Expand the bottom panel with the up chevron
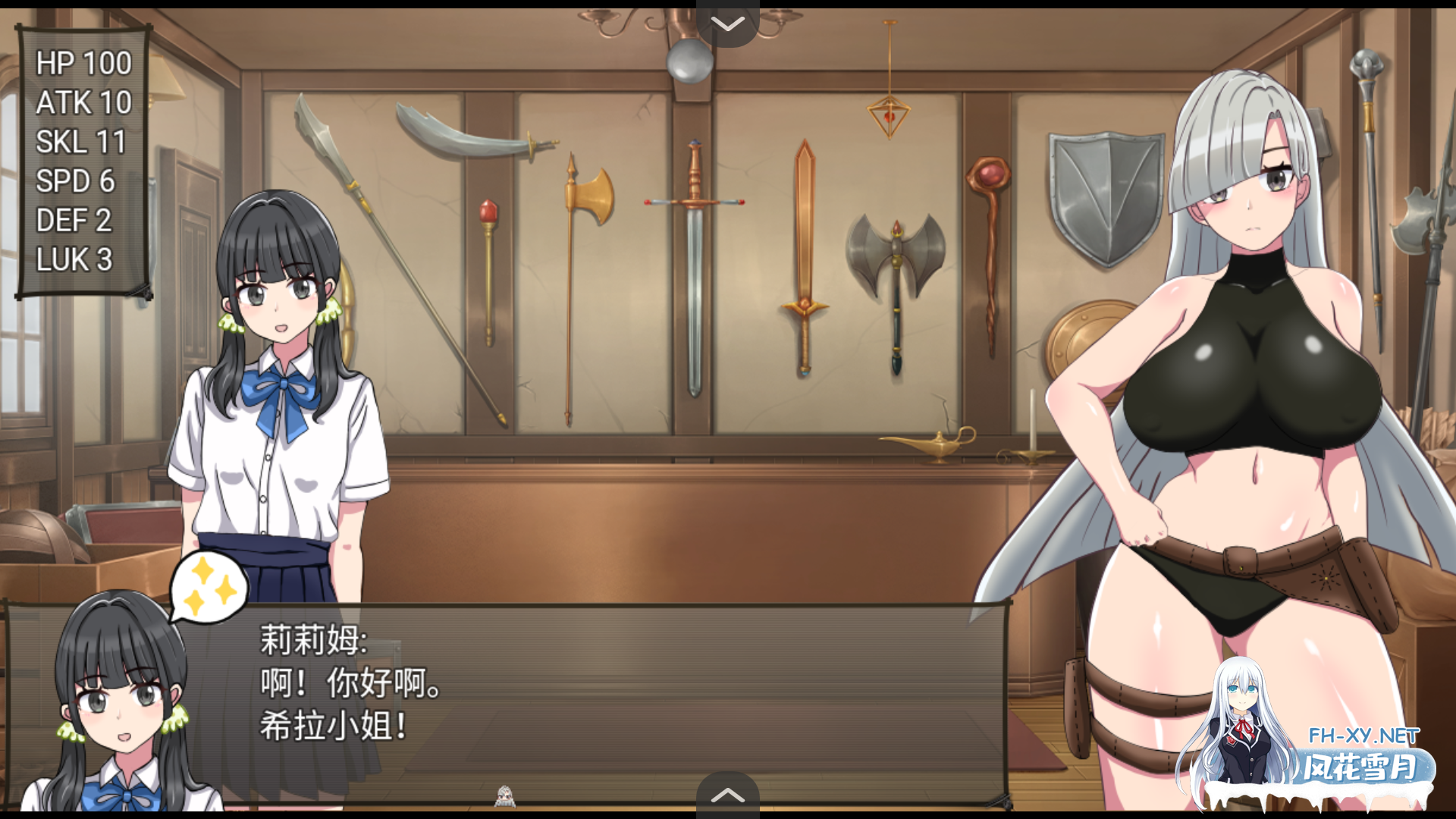 coord(728,795)
